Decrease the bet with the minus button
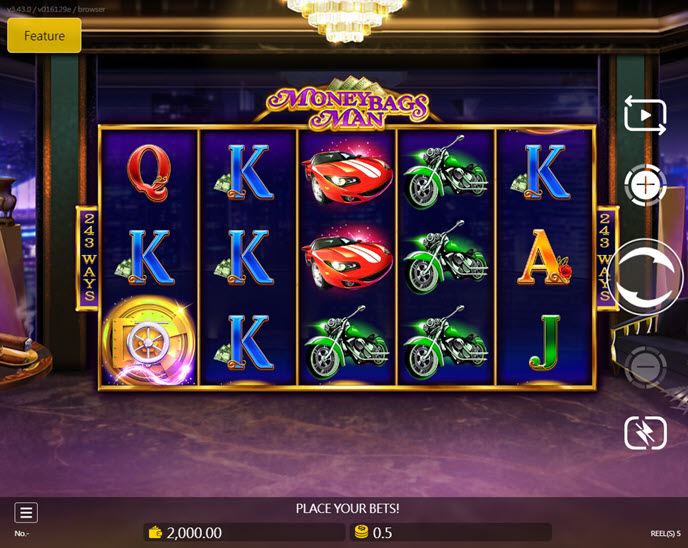This screenshot has width=688, height=548. (x=645, y=368)
